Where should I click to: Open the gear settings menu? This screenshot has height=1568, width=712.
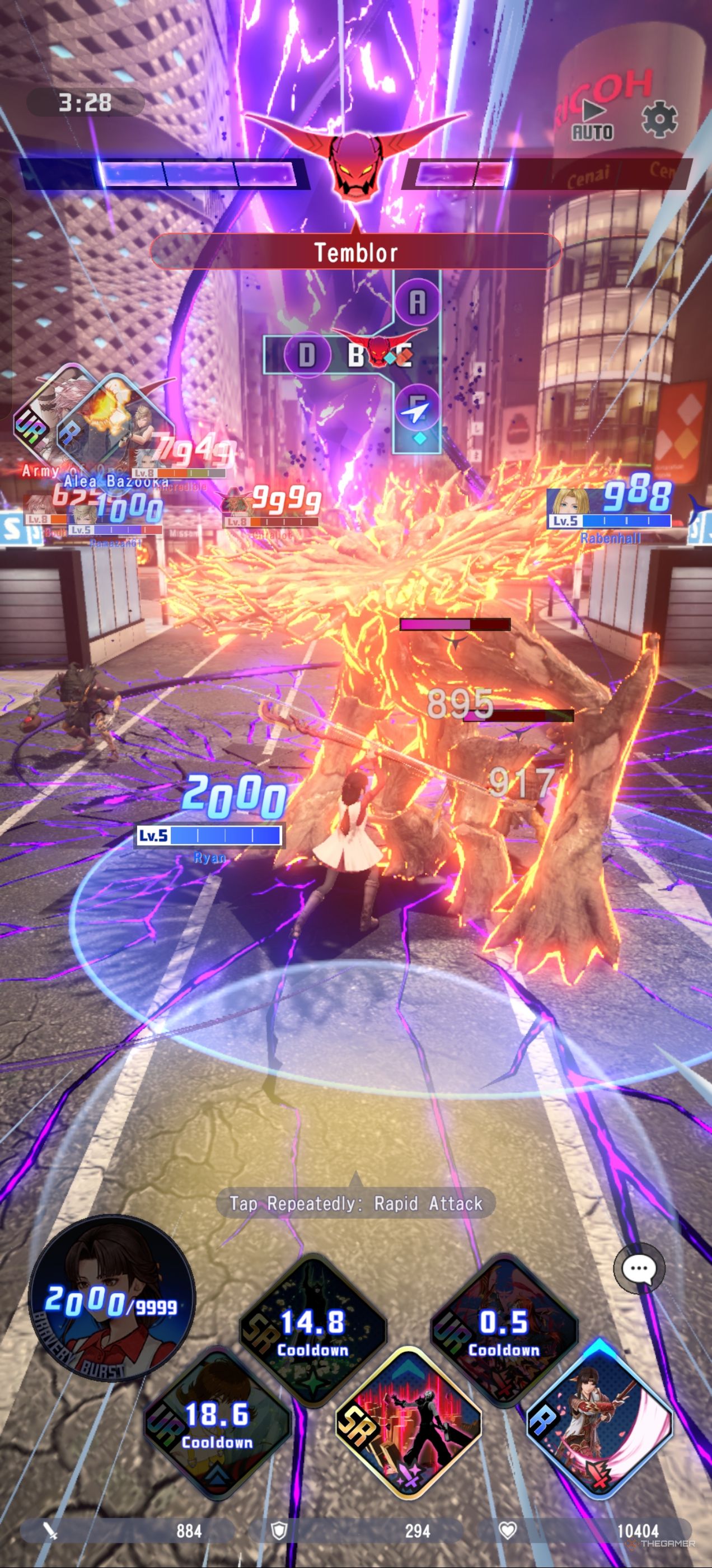point(659,119)
